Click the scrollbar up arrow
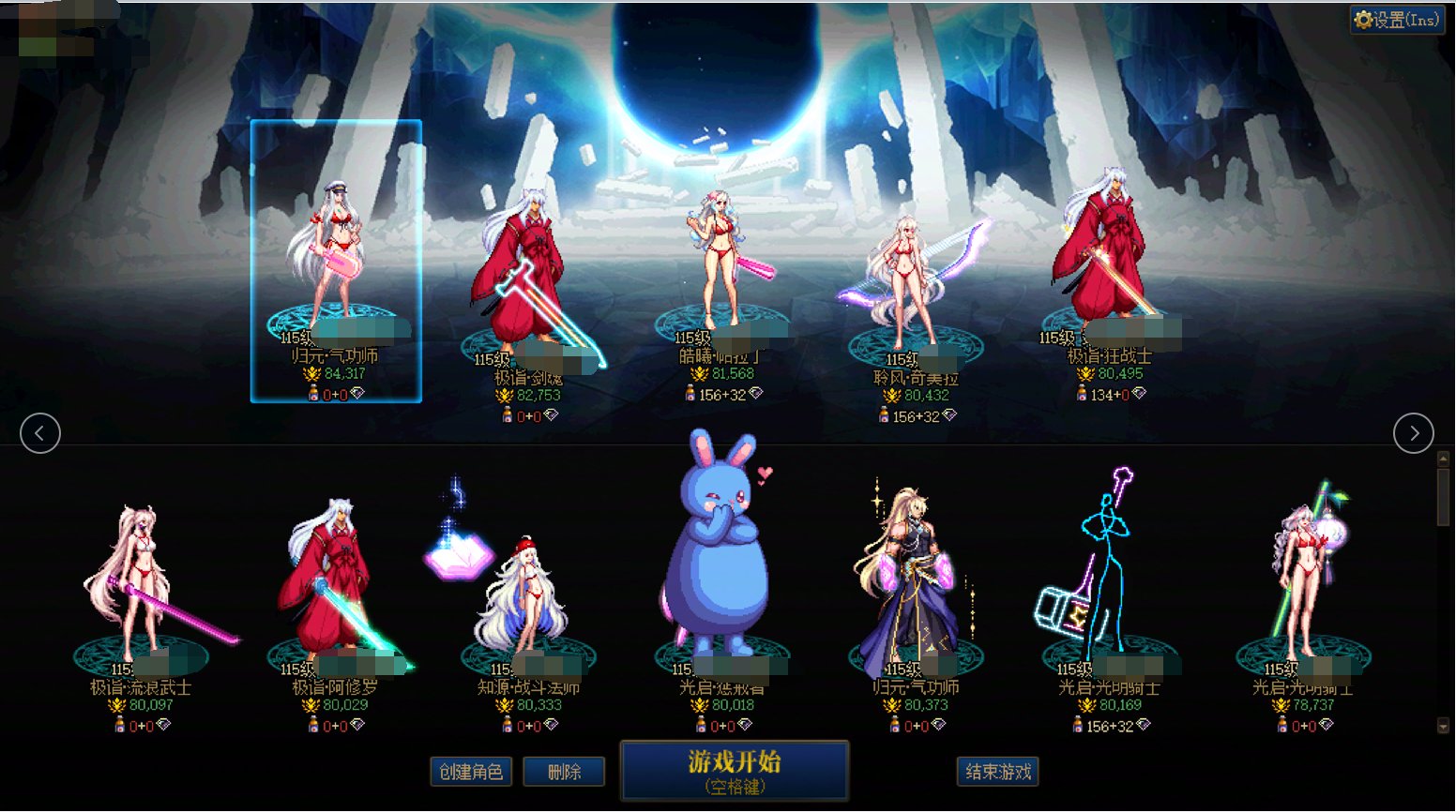This screenshot has width=1456, height=812. [x=1442, y=459]
